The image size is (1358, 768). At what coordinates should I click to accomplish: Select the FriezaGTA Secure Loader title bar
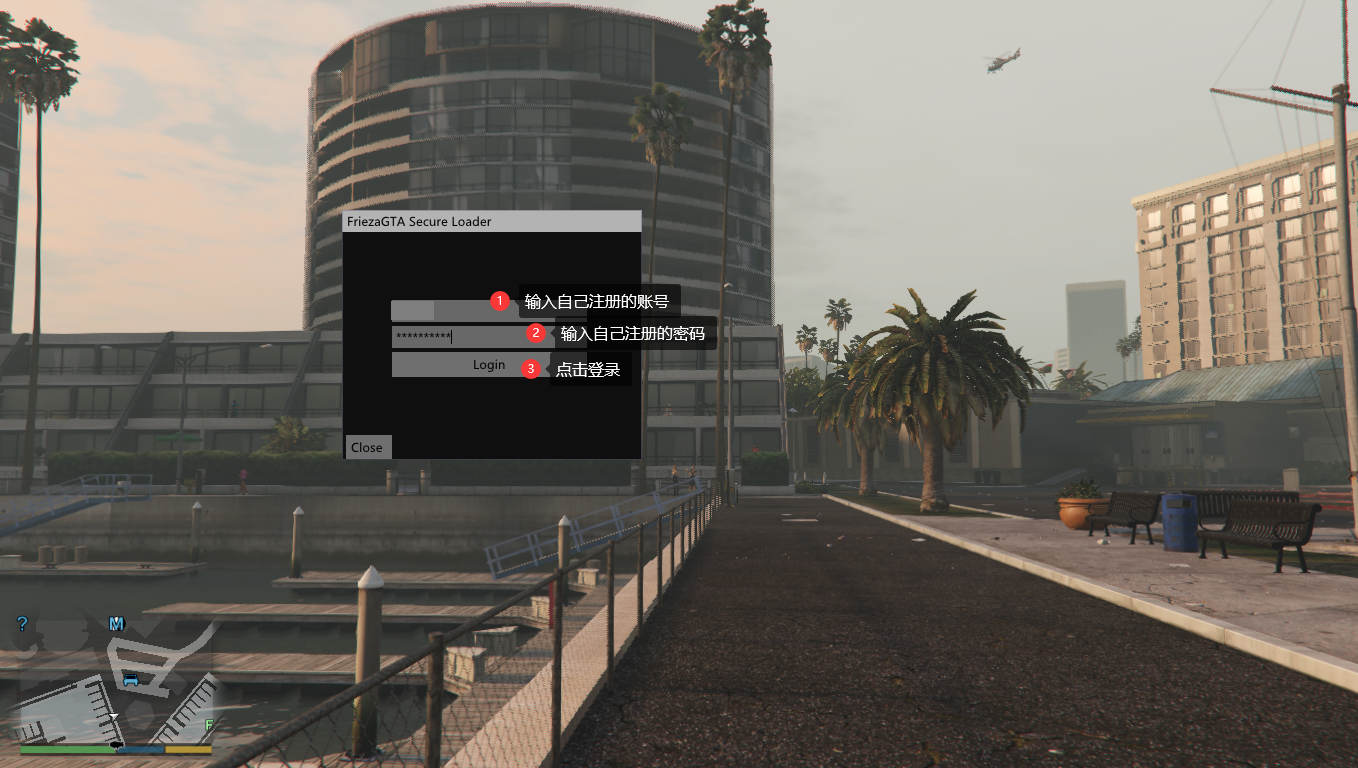pos(490,221)
